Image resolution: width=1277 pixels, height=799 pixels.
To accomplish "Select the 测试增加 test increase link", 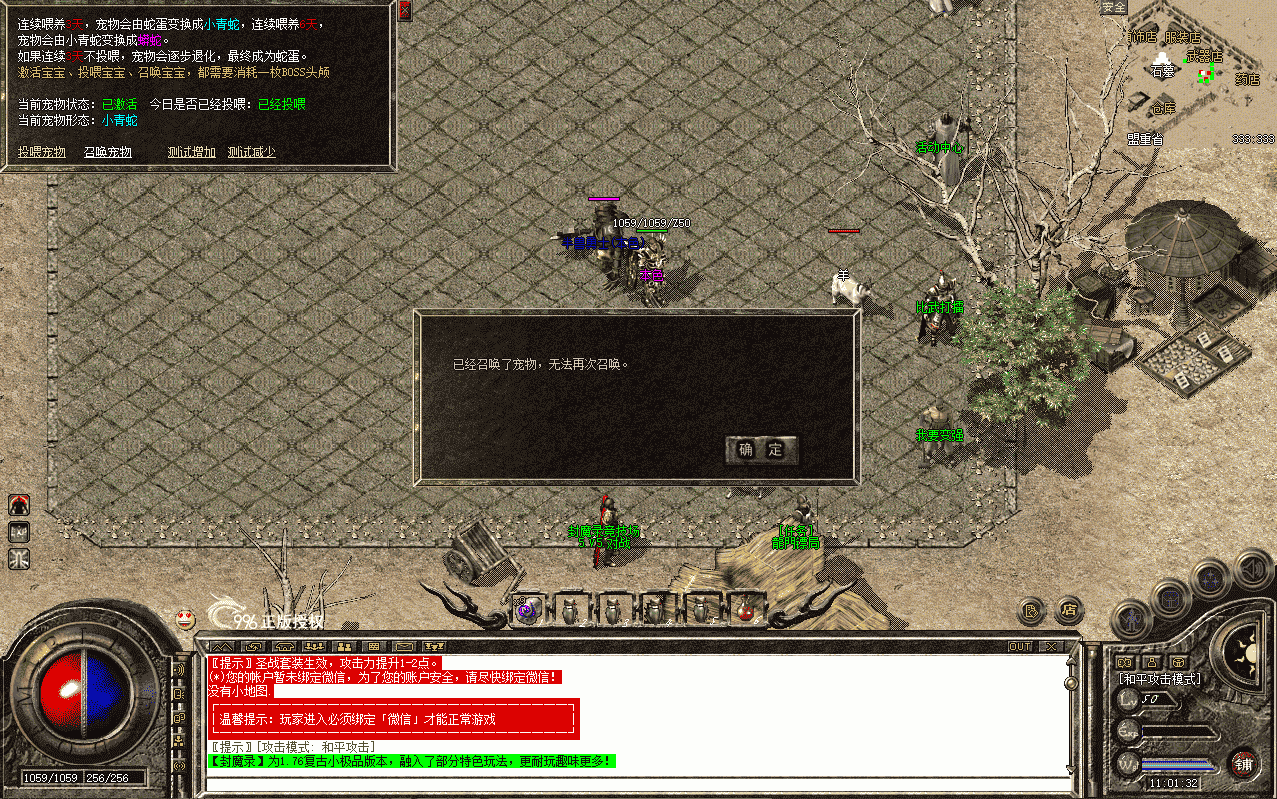I will tap(192, 152).
